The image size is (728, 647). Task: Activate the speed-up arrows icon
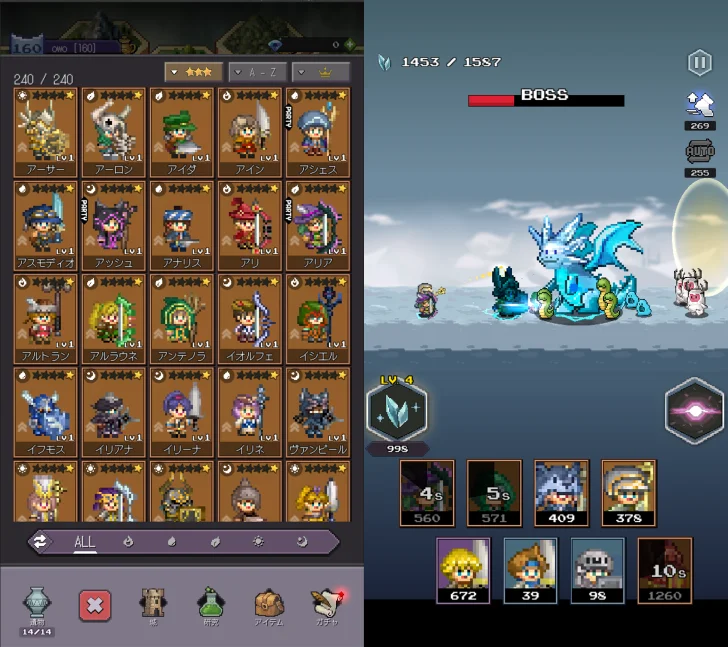(699, 103)
